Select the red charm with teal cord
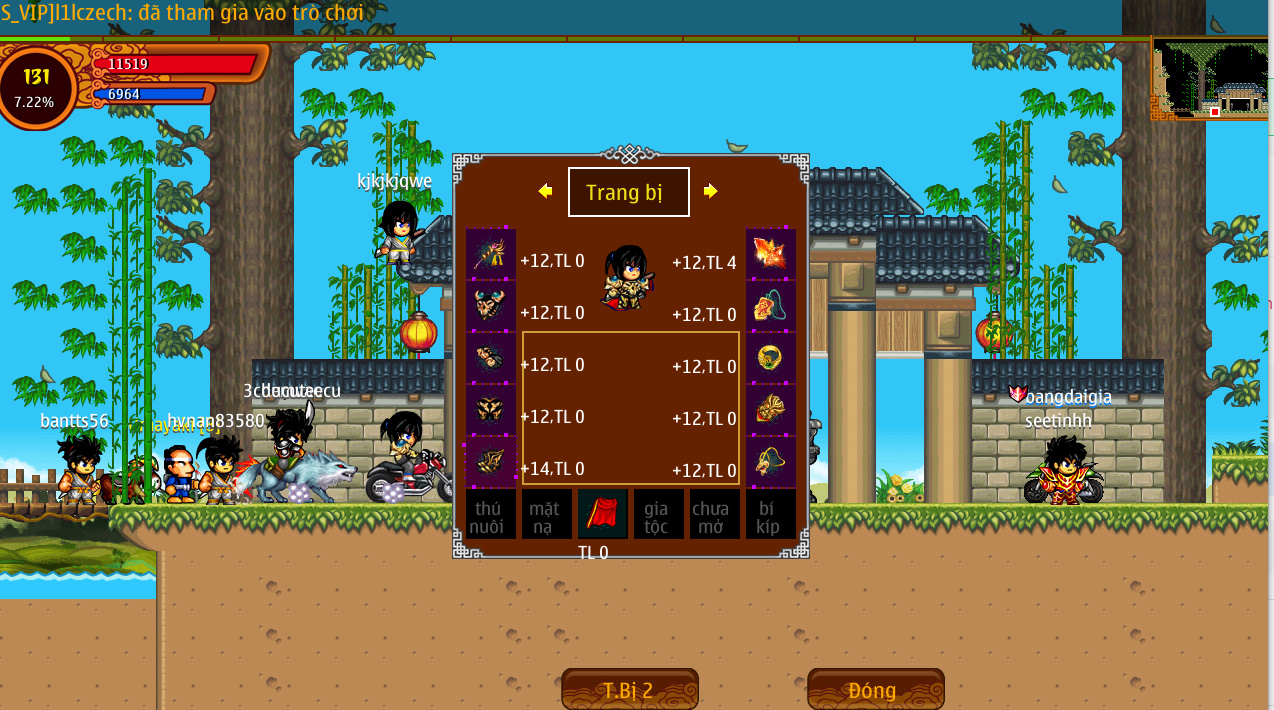This screenshot has width=1274, height=710. pos(771,306)
